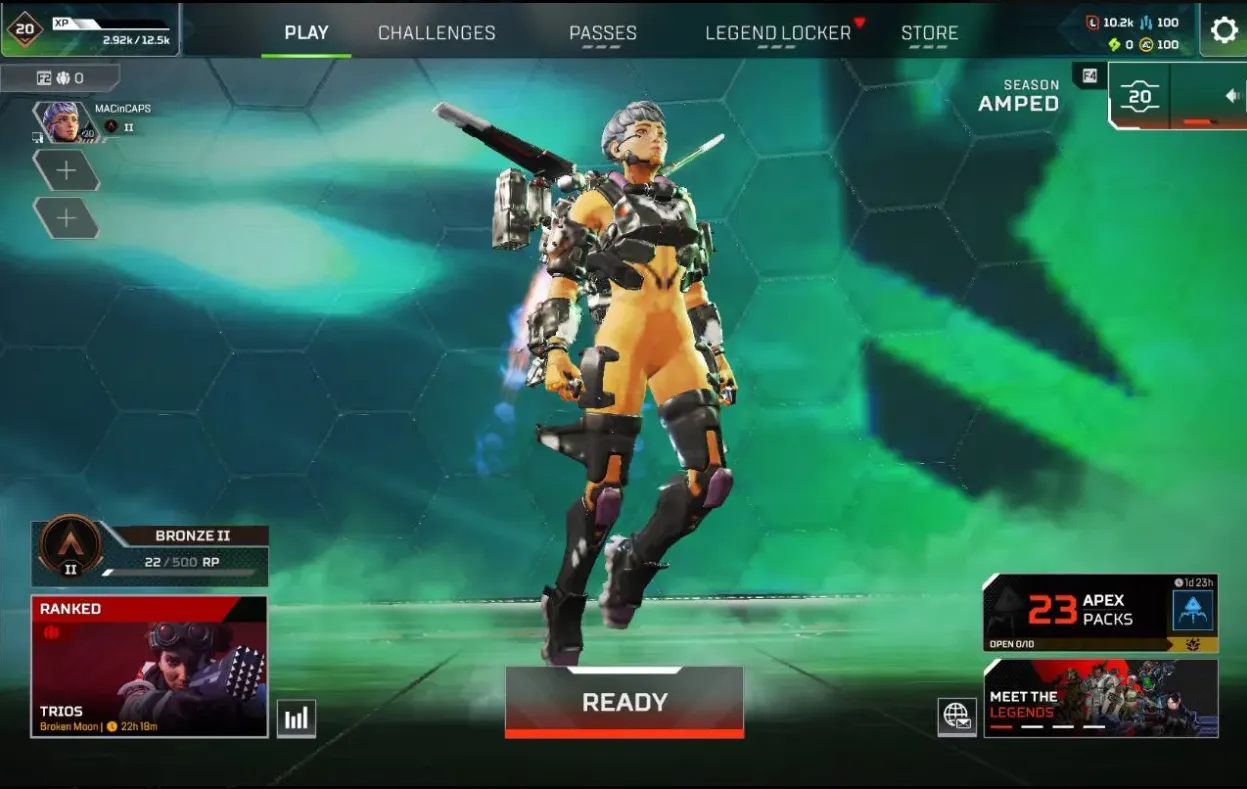This screenshot has width=1247, height=789.
Task: Open the Store tab
Action: point(929,32)
